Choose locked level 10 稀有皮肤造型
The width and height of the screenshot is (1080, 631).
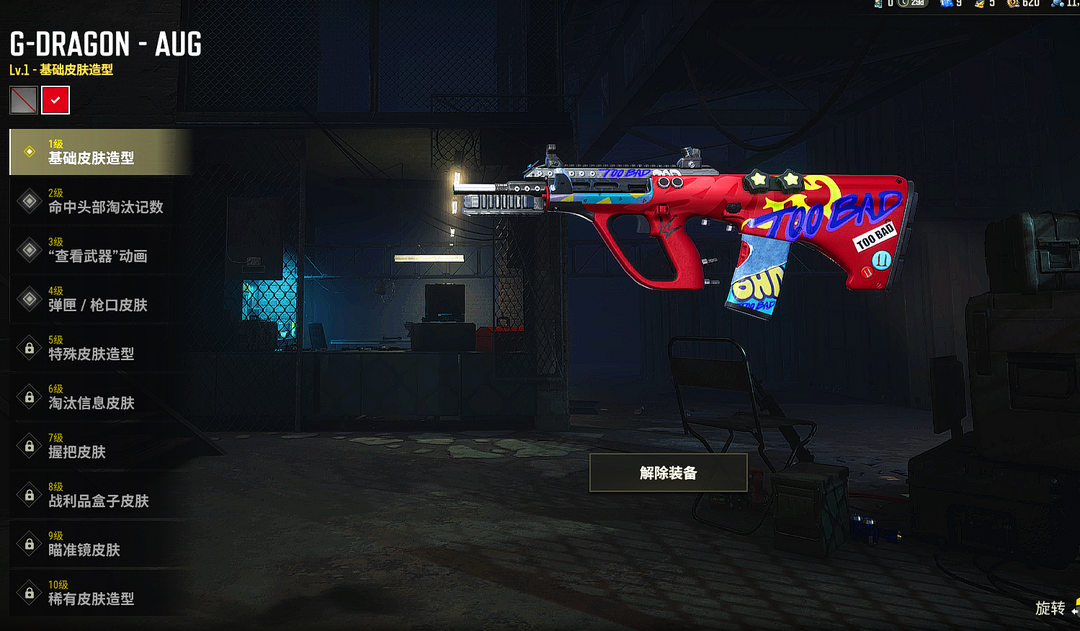[x=98, y=593]
